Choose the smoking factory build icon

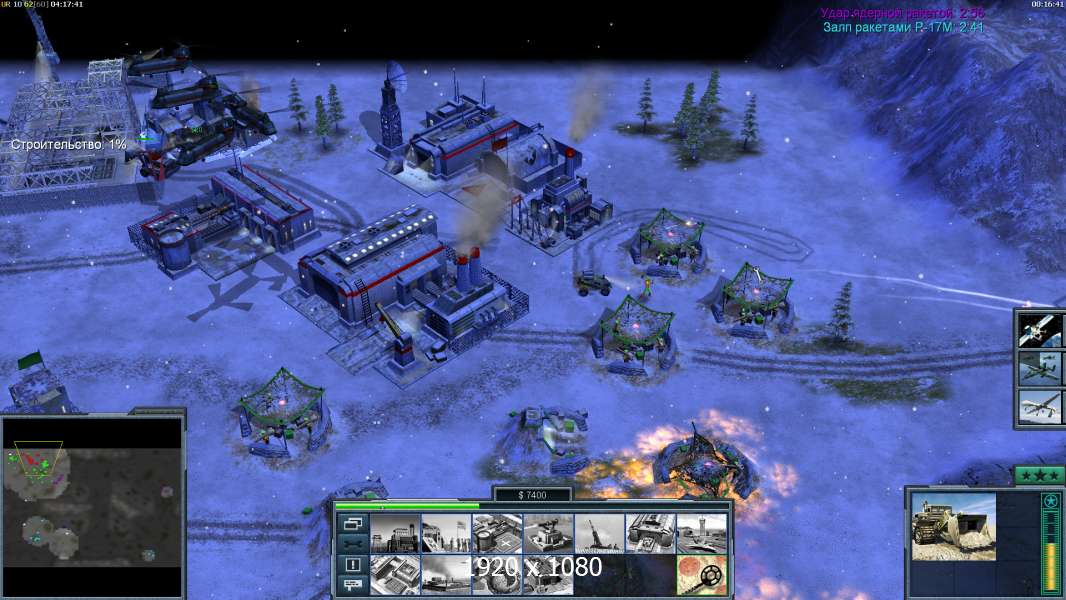click(446, 575)
